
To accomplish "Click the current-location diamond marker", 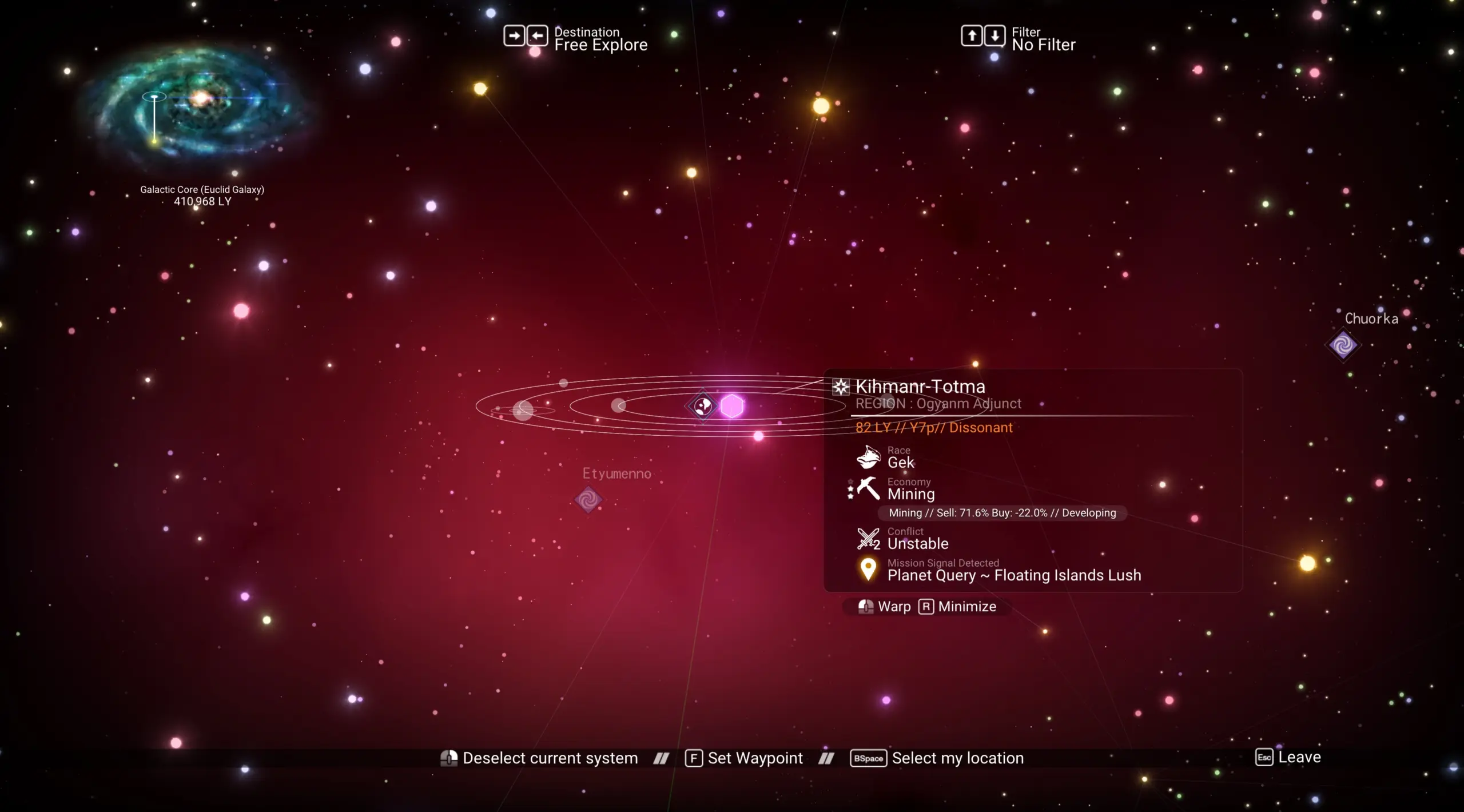I will [x=702, y=406].
